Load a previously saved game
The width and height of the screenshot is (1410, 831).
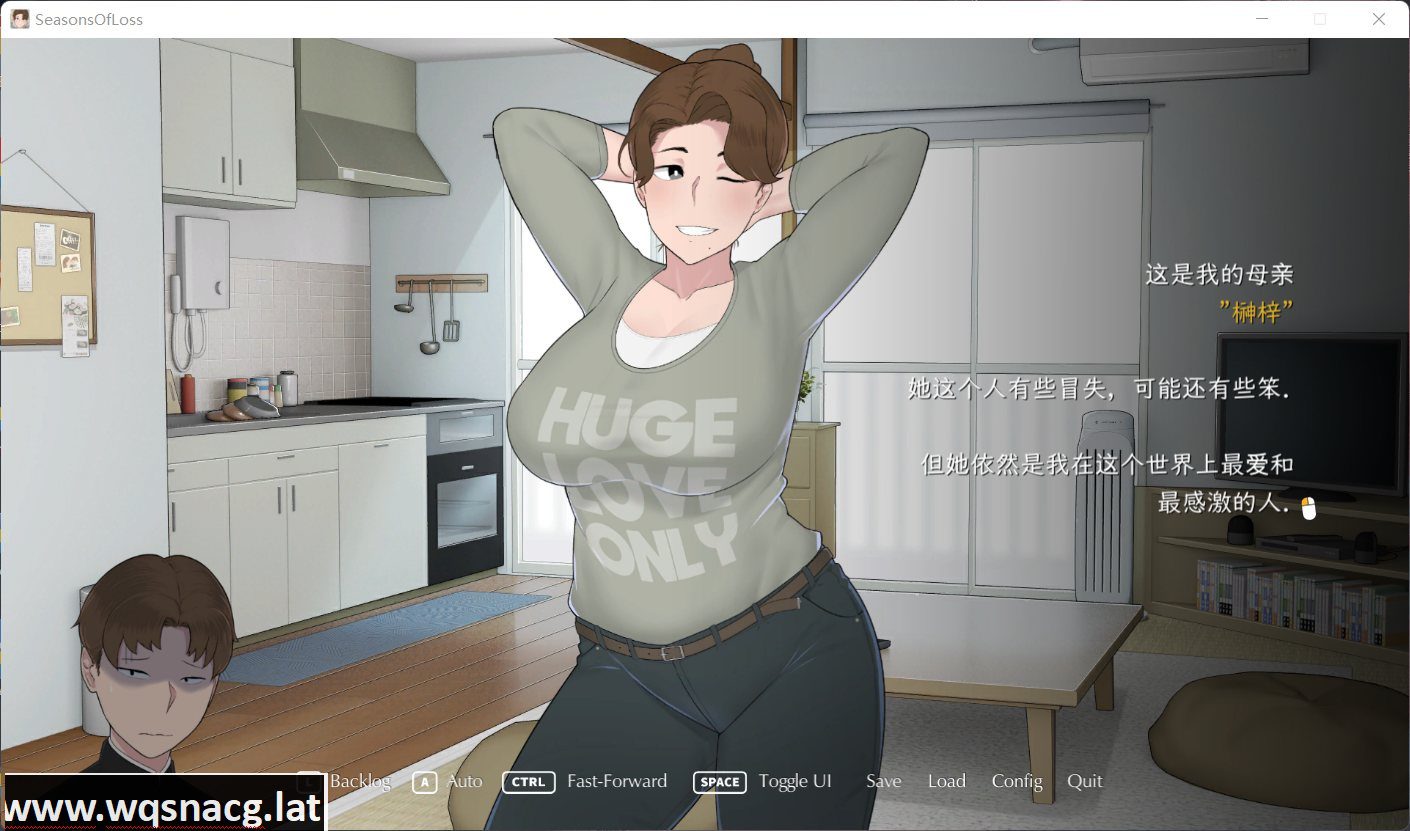946,782
